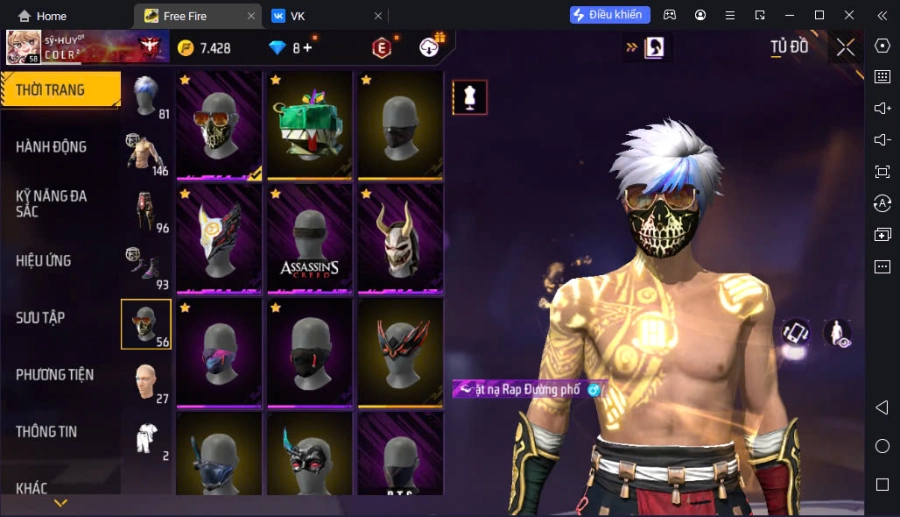Viewport: 900px width, 517px height.
Task: Open the Hành Động category
Action: click(52, 147)
